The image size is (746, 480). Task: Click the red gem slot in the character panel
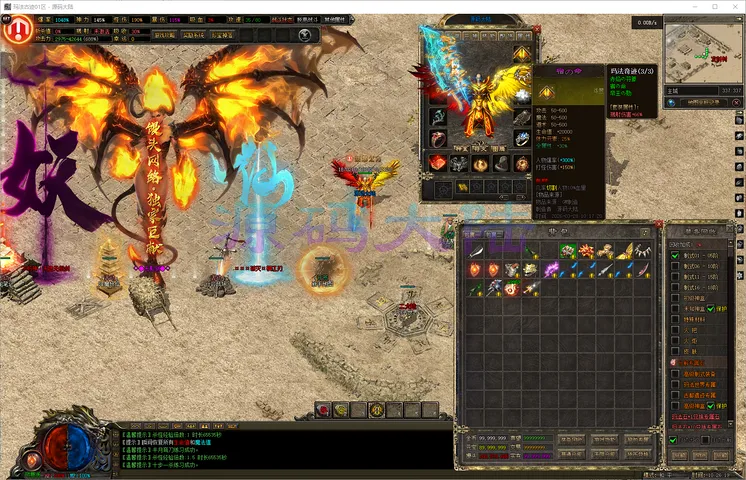[438, 163]
